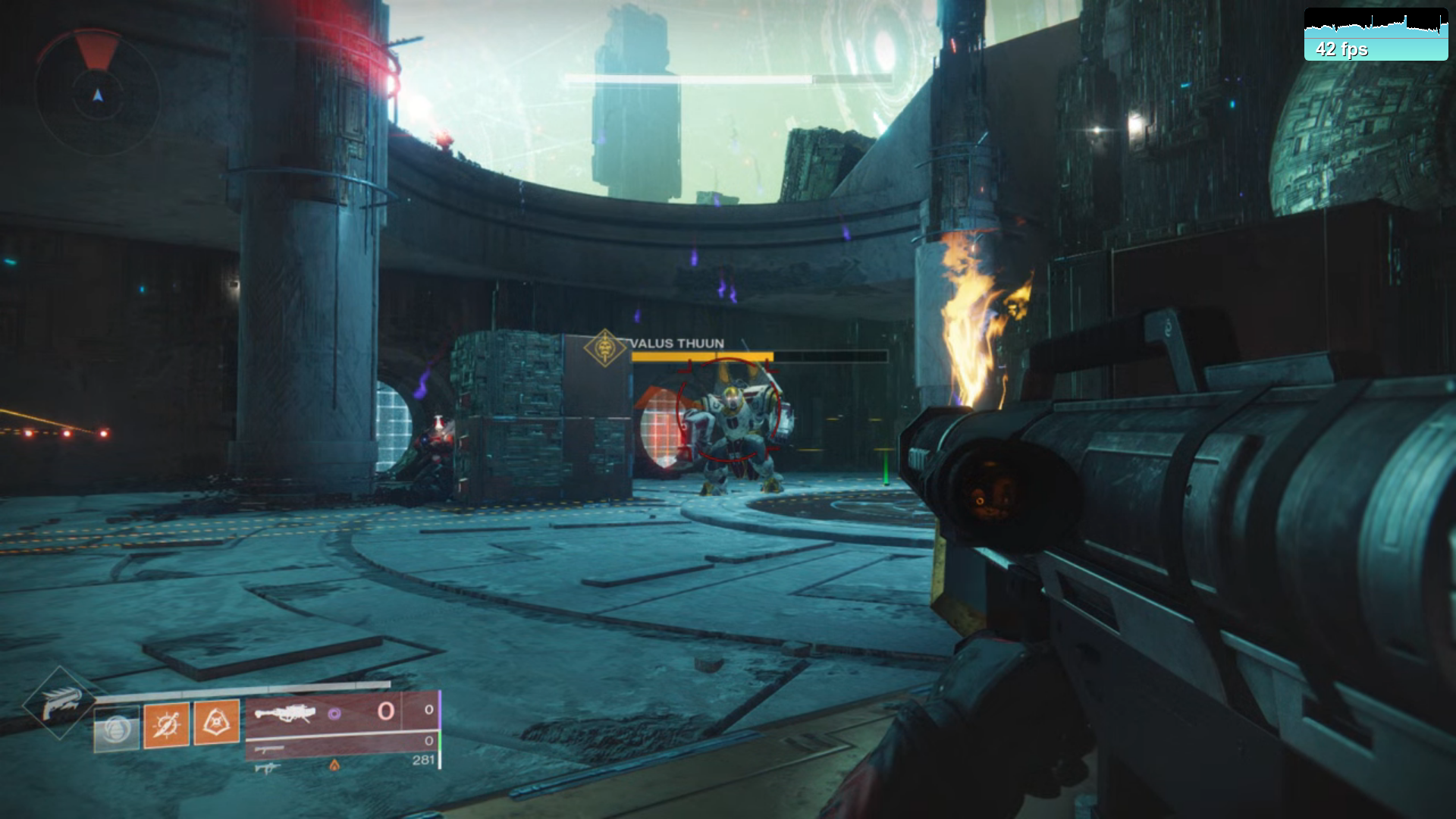The image size is (1456, 819).
Task: Activate the Golden Gun super icon
Action: pyautogui.click(x=61, y=703)
